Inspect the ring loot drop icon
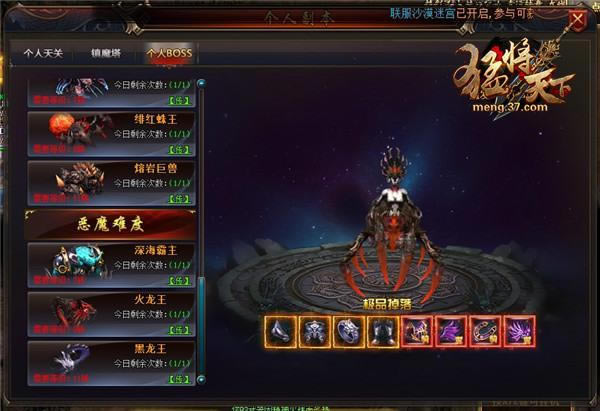The width and height of the screenshot is (600, 411). (350, 331)
